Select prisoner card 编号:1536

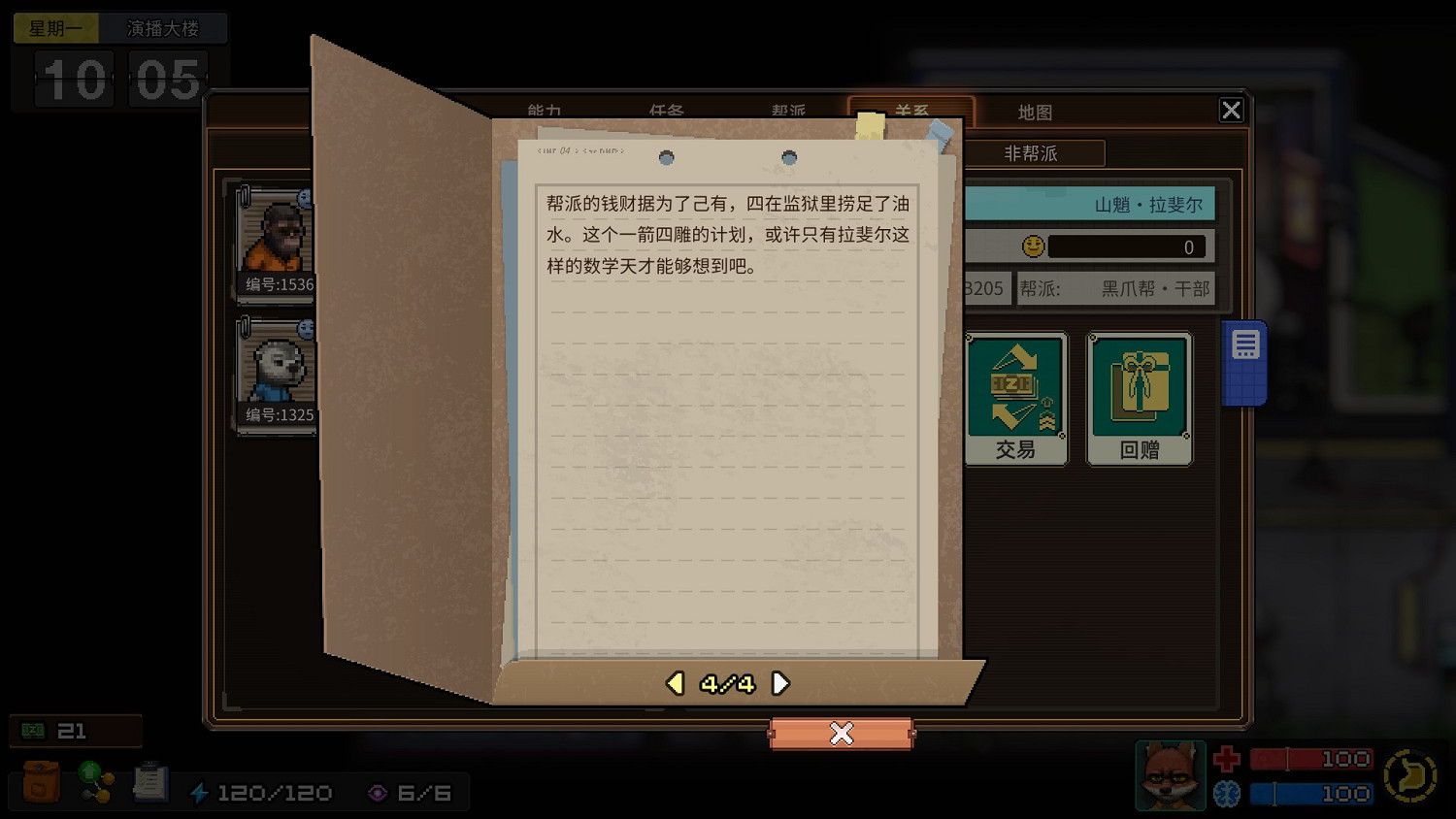pos(275,243)
